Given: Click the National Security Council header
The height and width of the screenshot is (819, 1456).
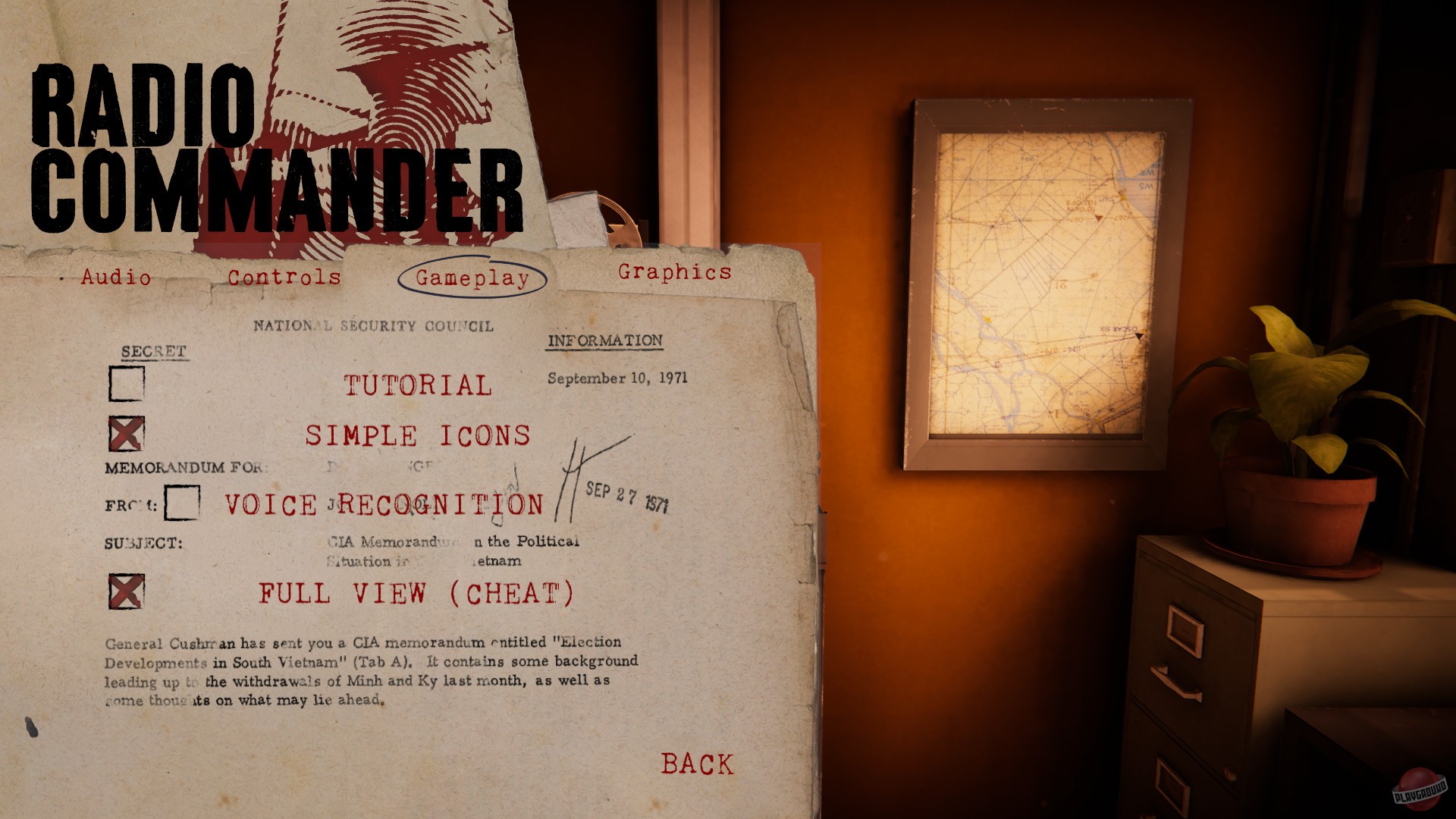Looking at the screenshot, I should tap(373, 327).
